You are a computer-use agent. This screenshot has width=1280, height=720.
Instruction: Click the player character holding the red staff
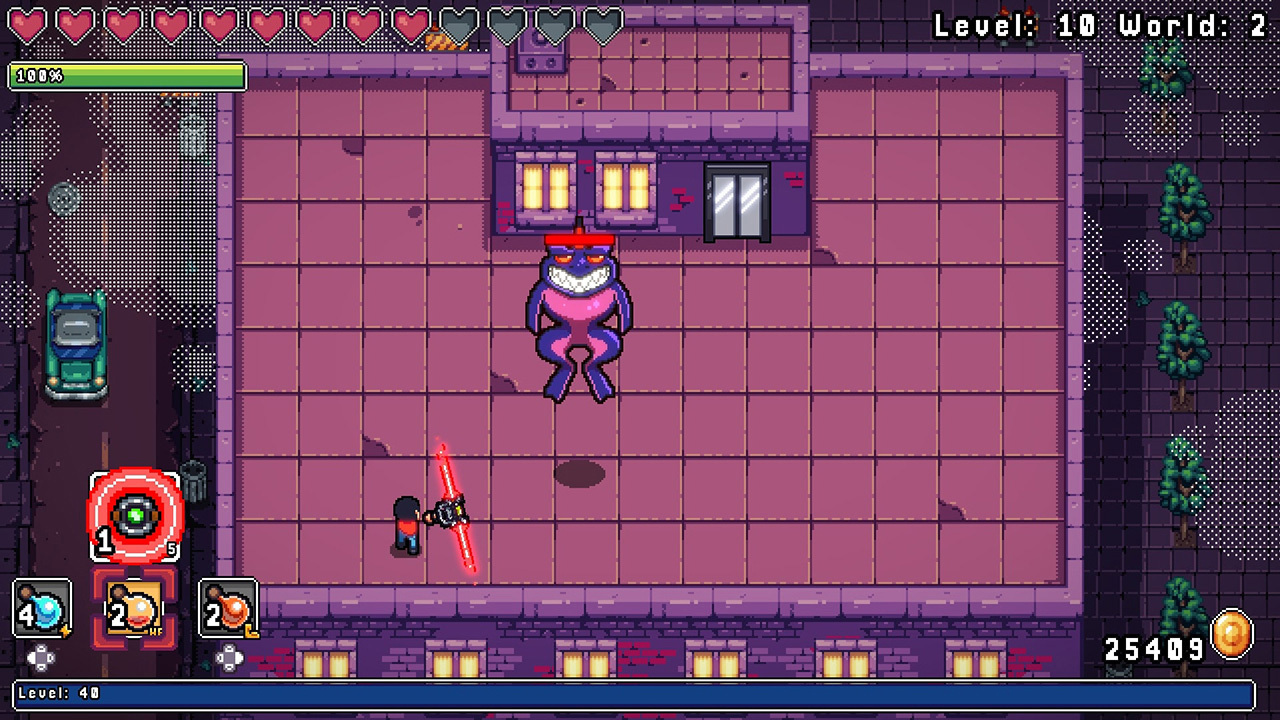[408, 520]
